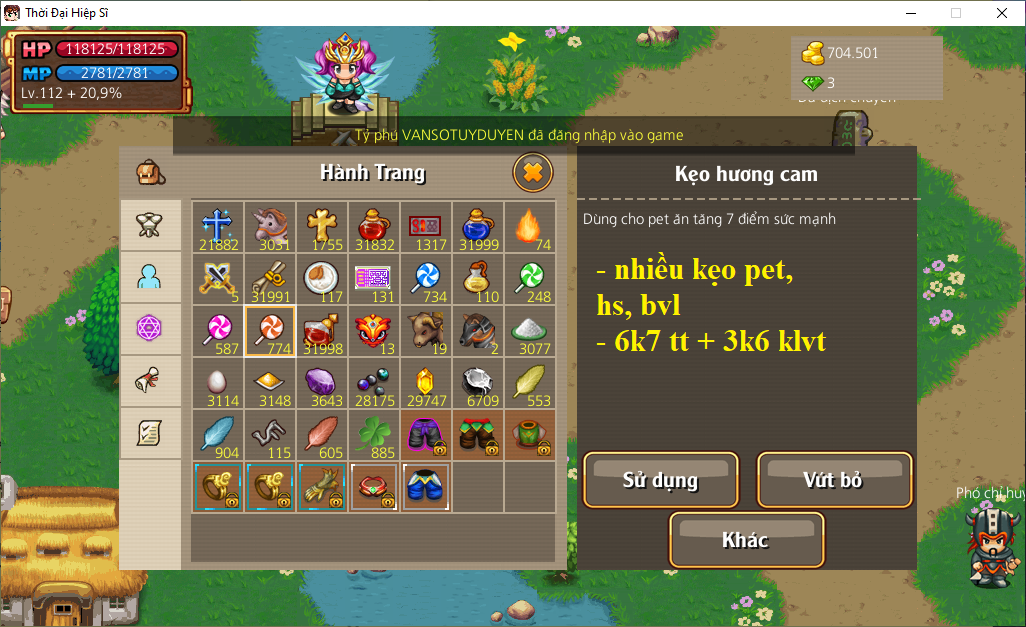Choose the blue mana potion slot
1026x627 pixels.
point(477,227)
